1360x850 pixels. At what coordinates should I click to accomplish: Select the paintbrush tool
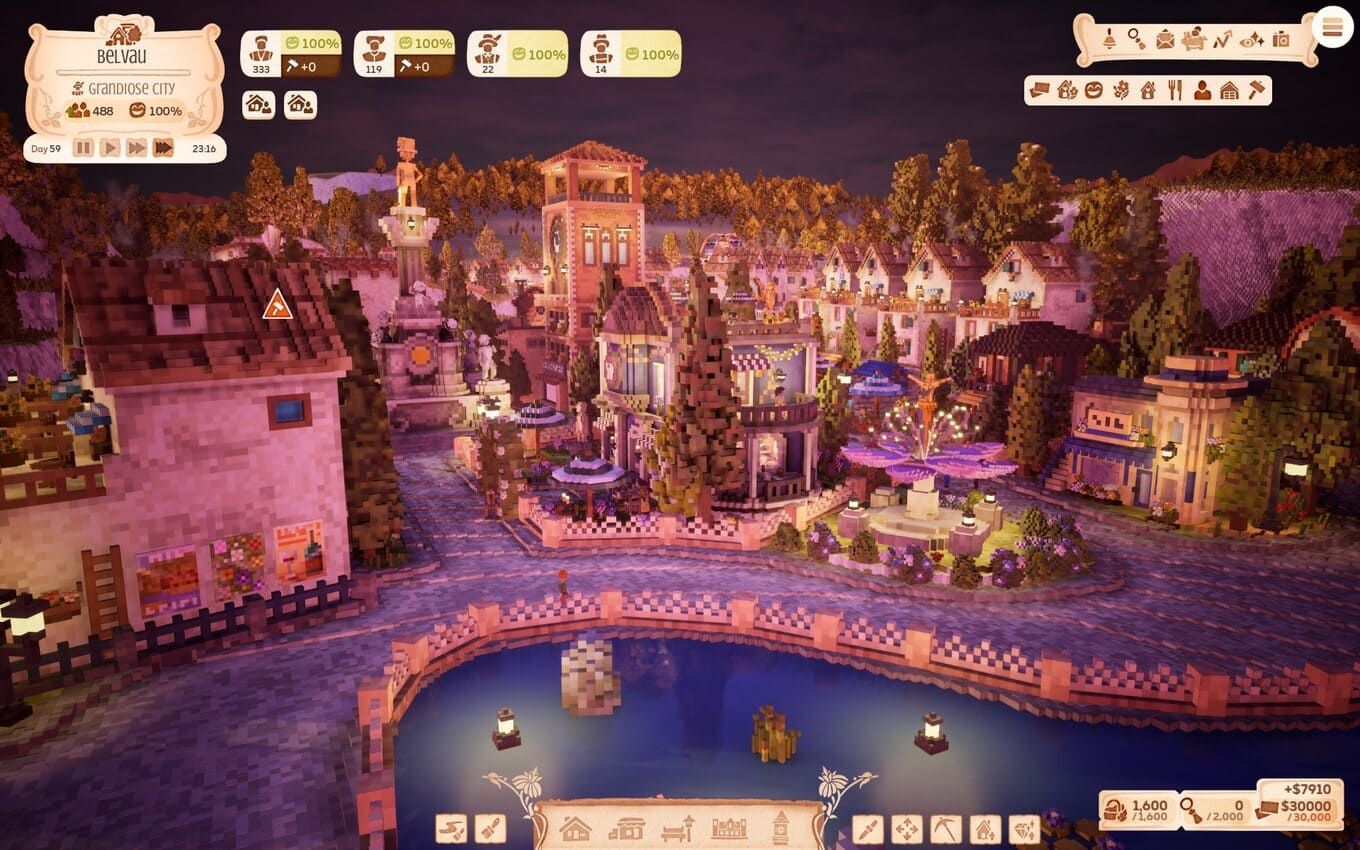coord(490,828)
